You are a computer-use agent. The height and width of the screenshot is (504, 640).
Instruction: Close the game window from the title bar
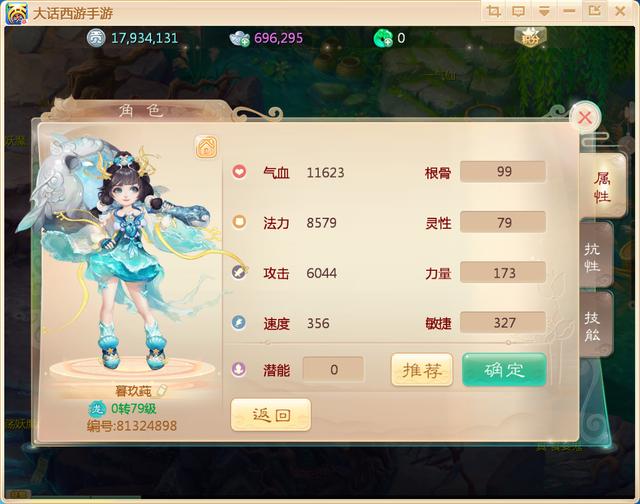pyautogui.click(x=620, y=11)
